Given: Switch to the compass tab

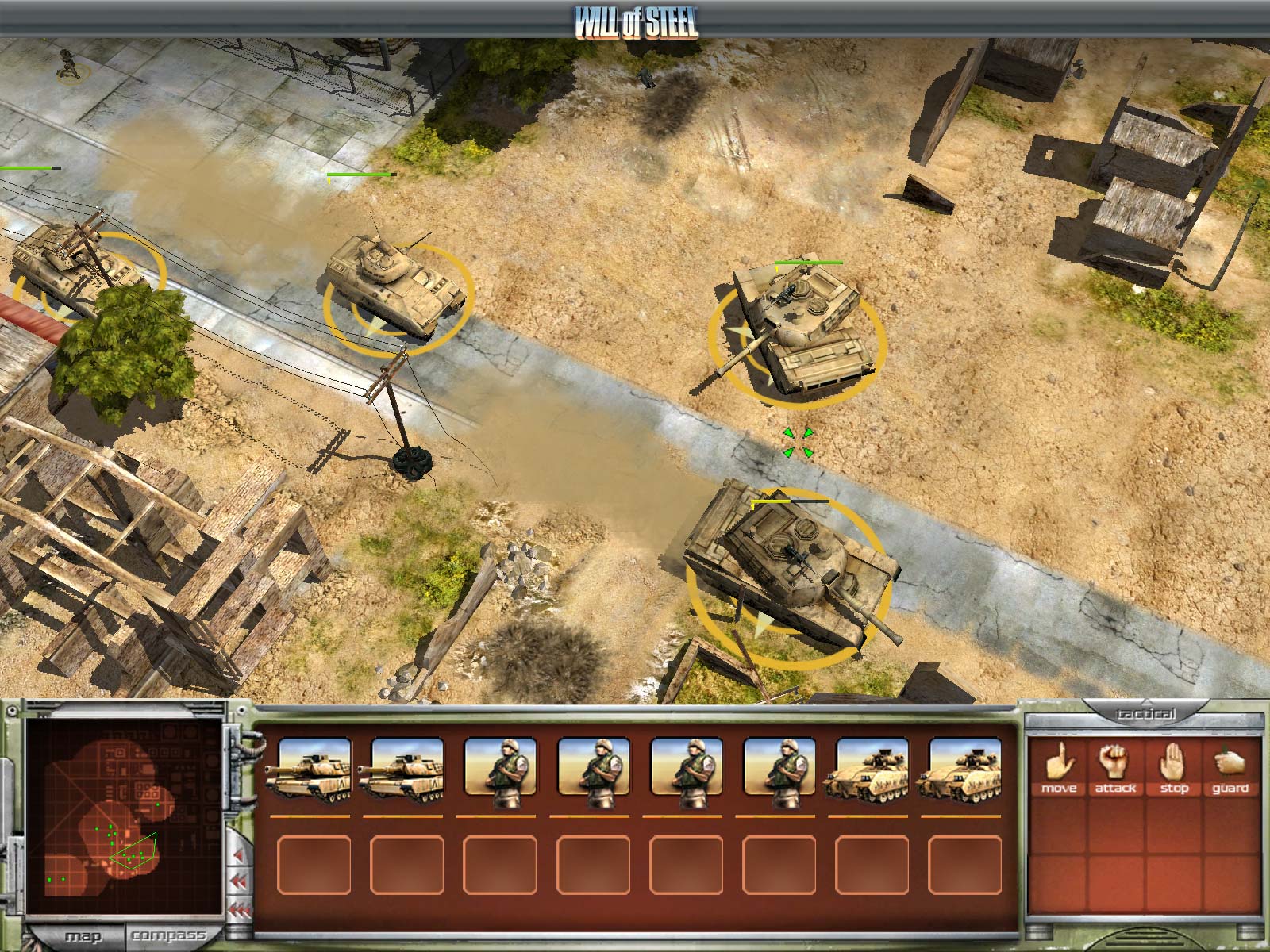Looking at the screenshot, I should tap(171, 935).
